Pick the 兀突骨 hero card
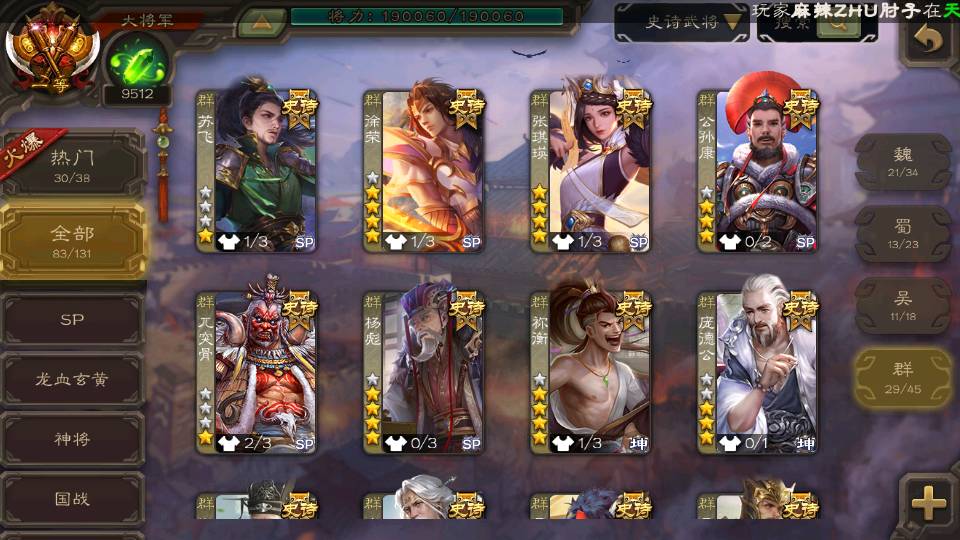The width and height of the screenshot is (960, 540). coord(257,372)
